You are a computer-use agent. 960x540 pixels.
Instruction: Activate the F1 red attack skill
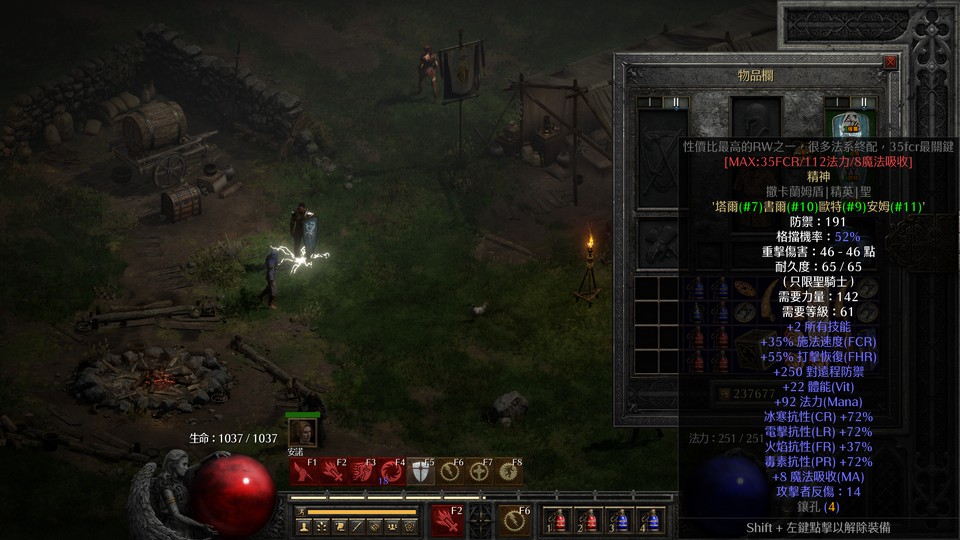(x=303, y=471)
